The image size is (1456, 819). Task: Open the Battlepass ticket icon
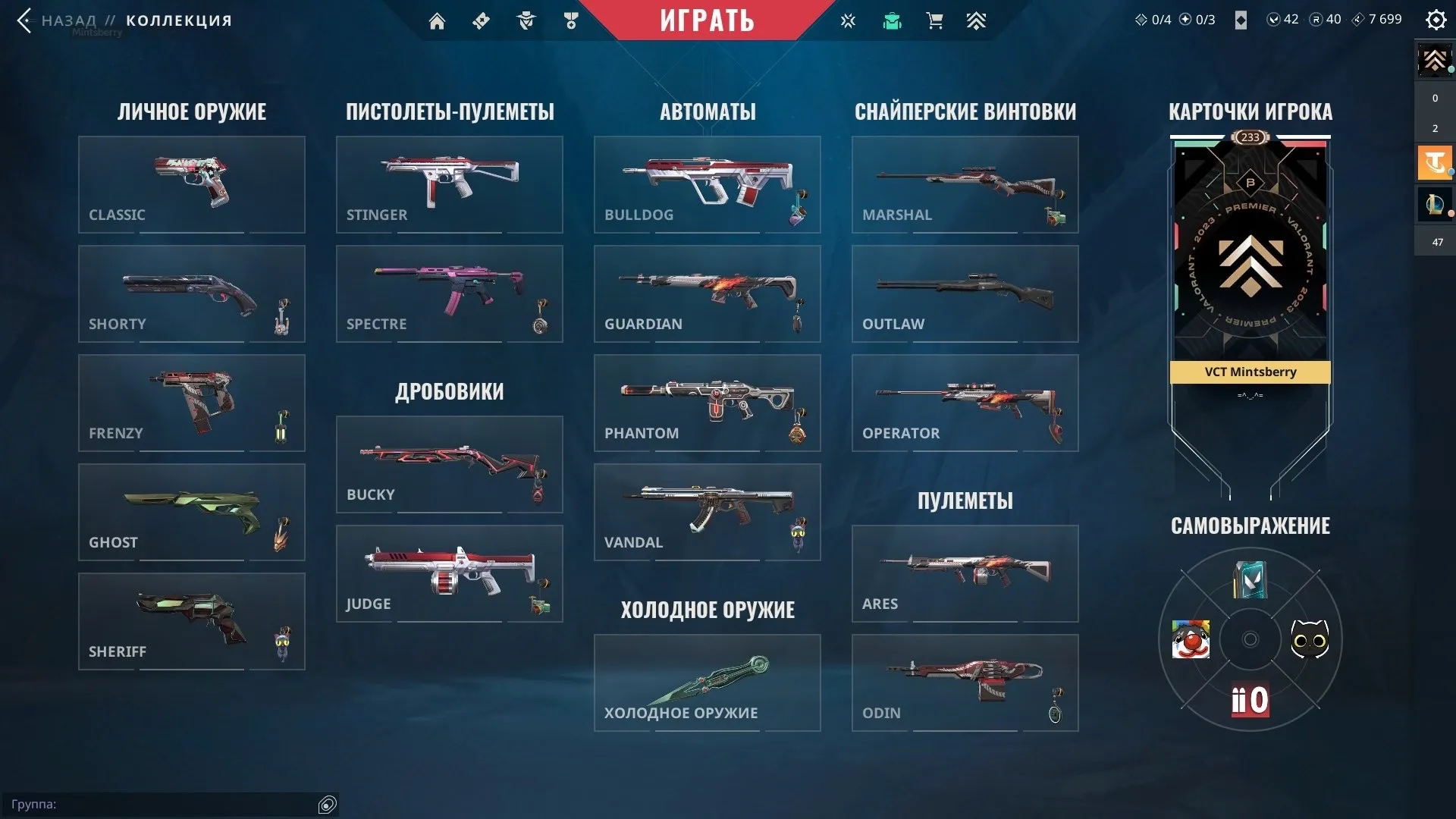click(x=481, y=20)
